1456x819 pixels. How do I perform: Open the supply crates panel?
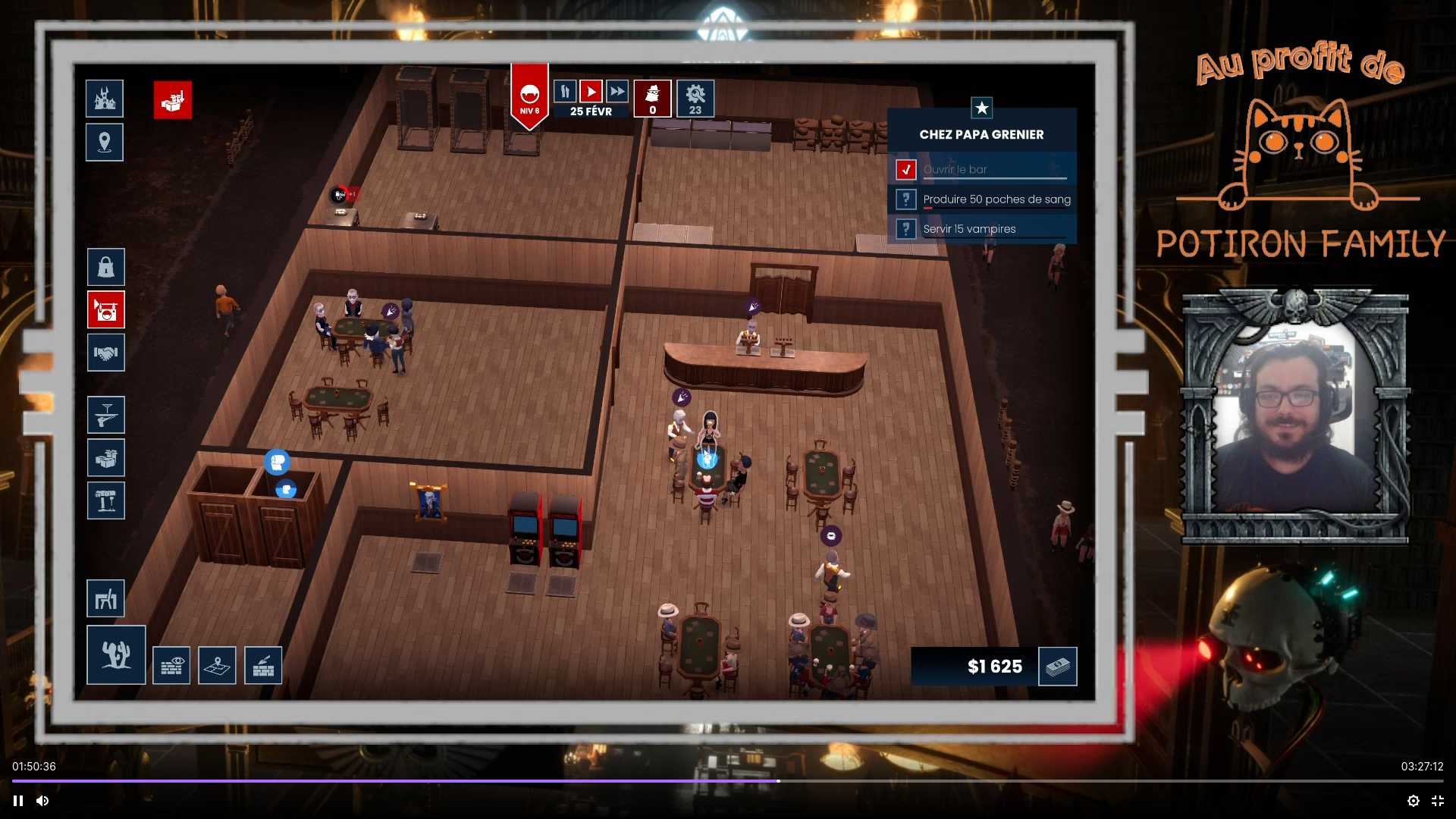pyautogui.click(x=105, y=457)
